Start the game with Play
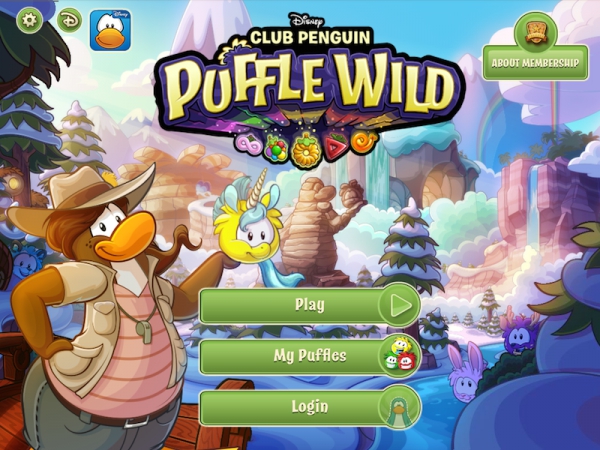600x450 pixels. pyautogui.click(x=310, y=305)
